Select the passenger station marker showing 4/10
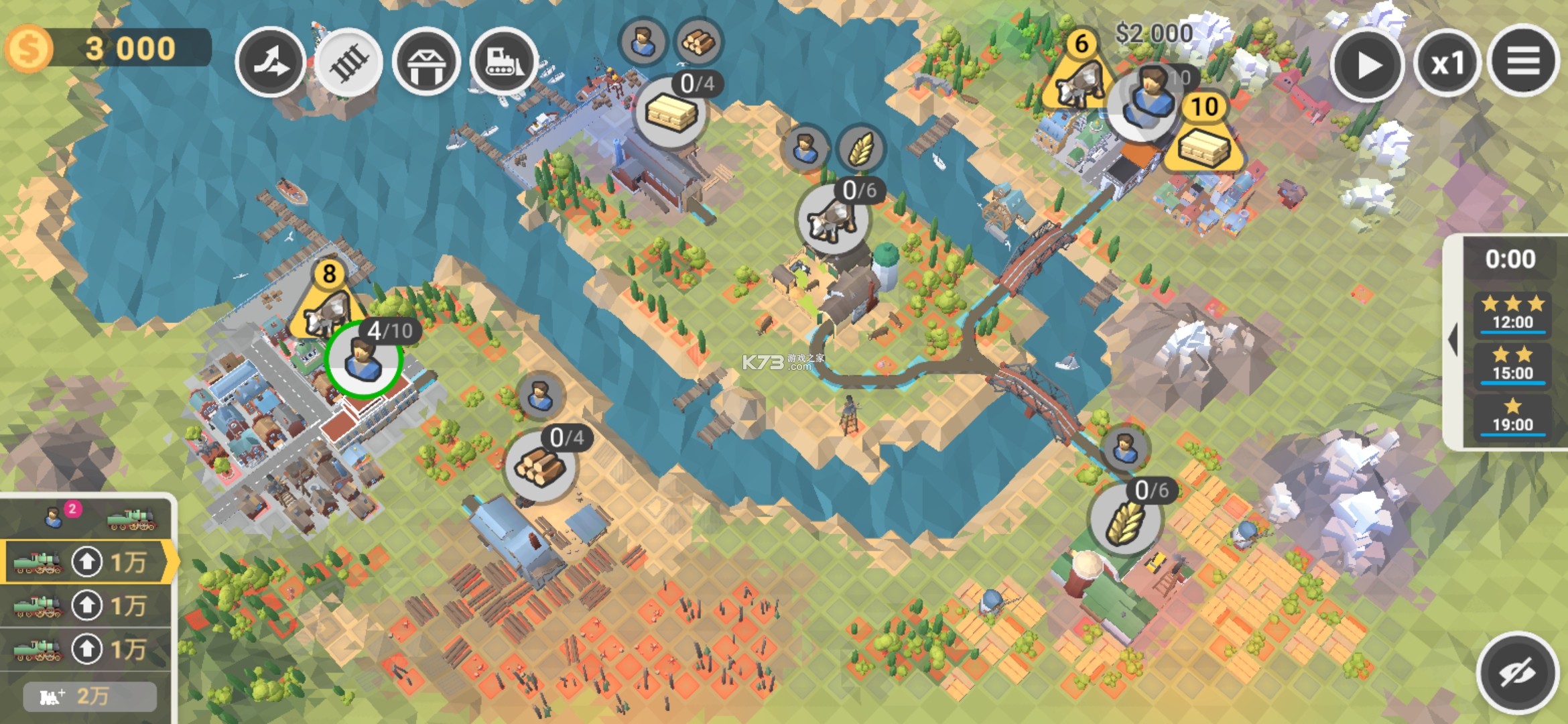This screenshot has height=724, width=1568. (x=364, y=359)
